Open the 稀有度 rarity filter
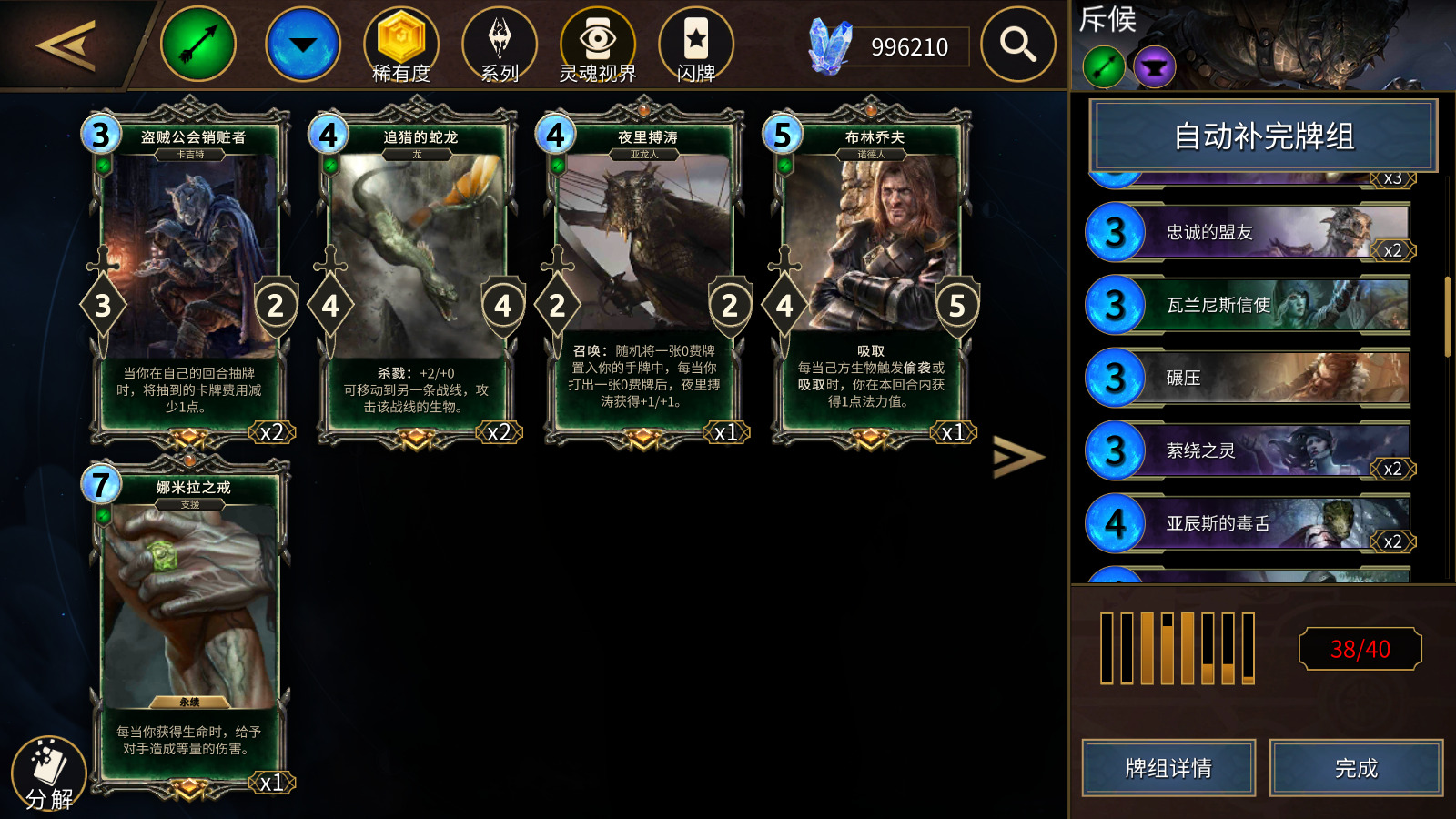1456x819 pixels. click(401, 45)
